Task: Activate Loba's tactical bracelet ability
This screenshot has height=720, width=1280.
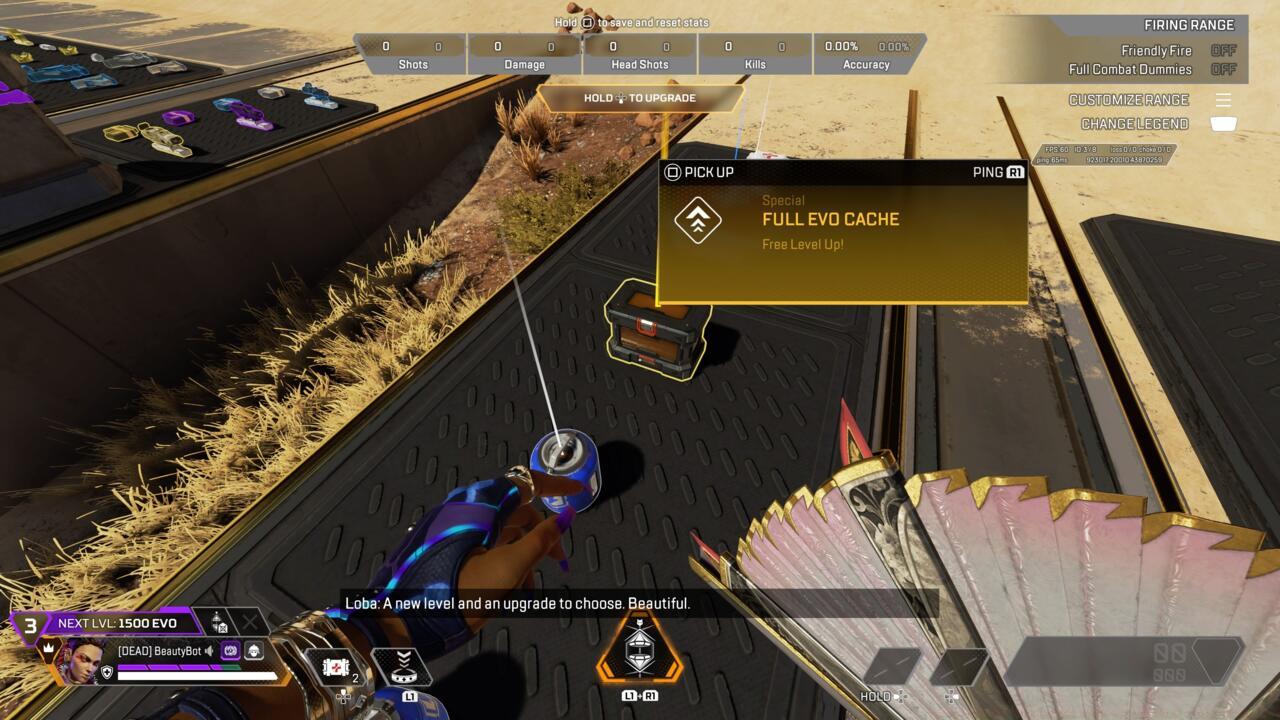Action: click(x=403, y=667)
